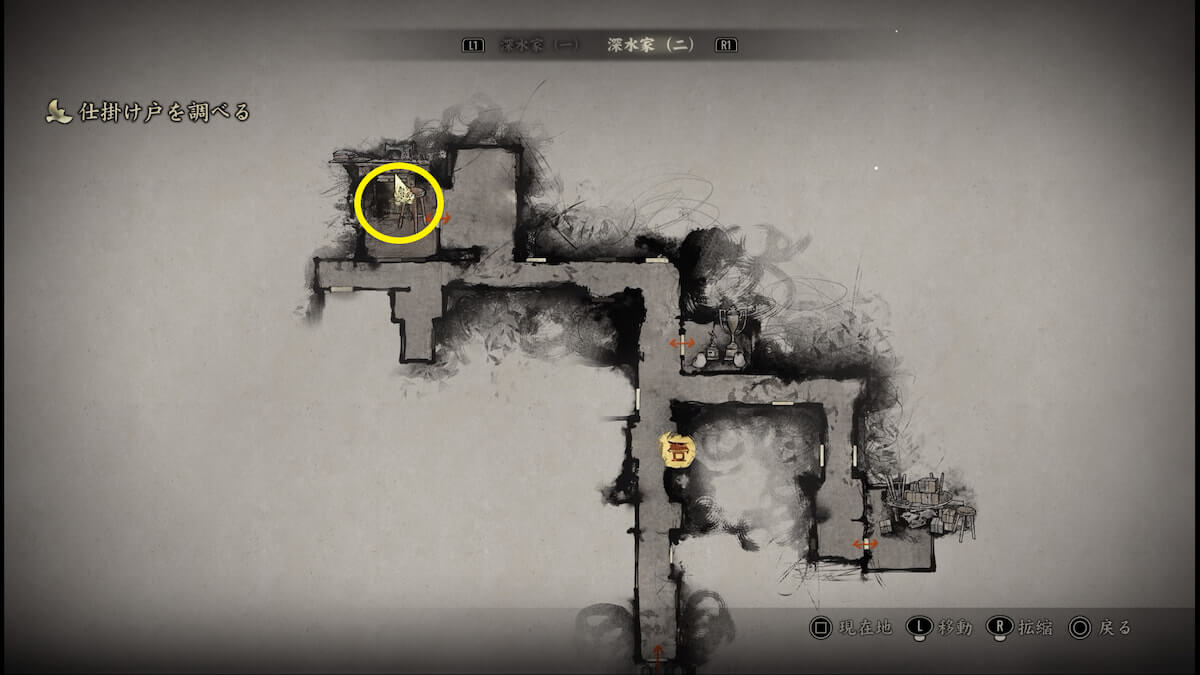1200x675 pixels.
Task: Switch to the 深水家（一） map tab
Action: tap(540, 45)
